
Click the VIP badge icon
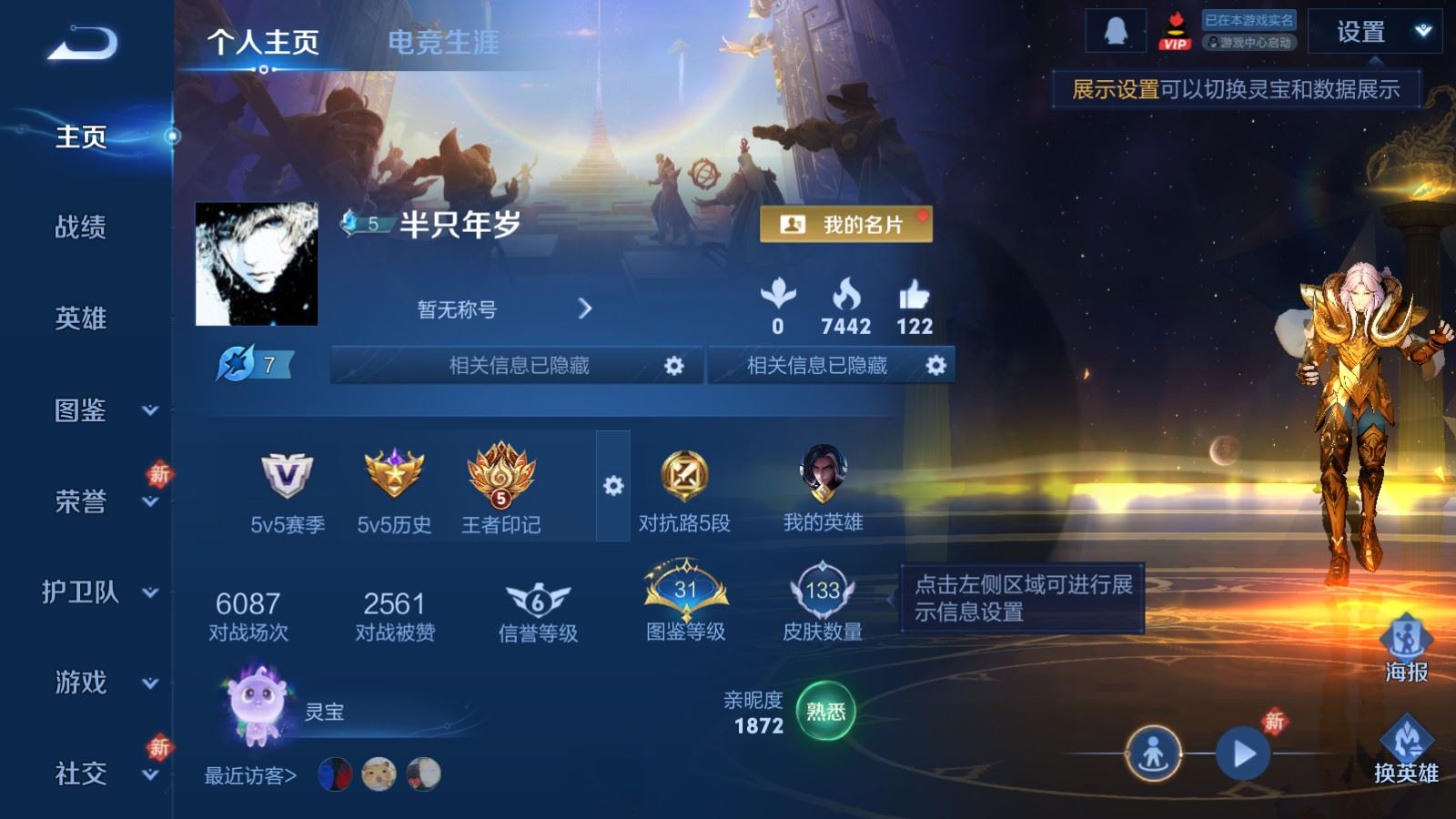click(x=1175, y=31)
